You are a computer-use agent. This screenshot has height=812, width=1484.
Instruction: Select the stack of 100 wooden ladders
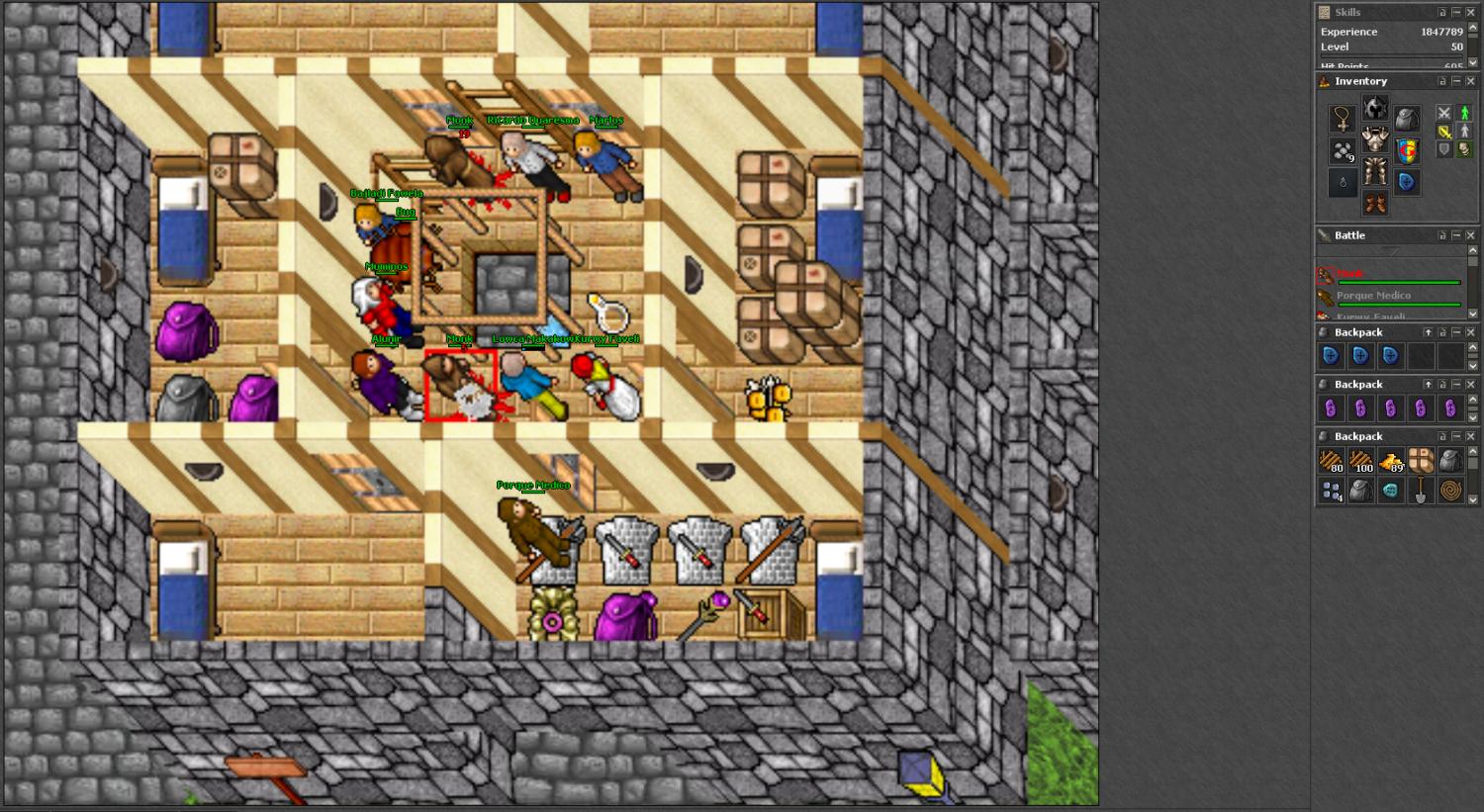click(1361, 461)
